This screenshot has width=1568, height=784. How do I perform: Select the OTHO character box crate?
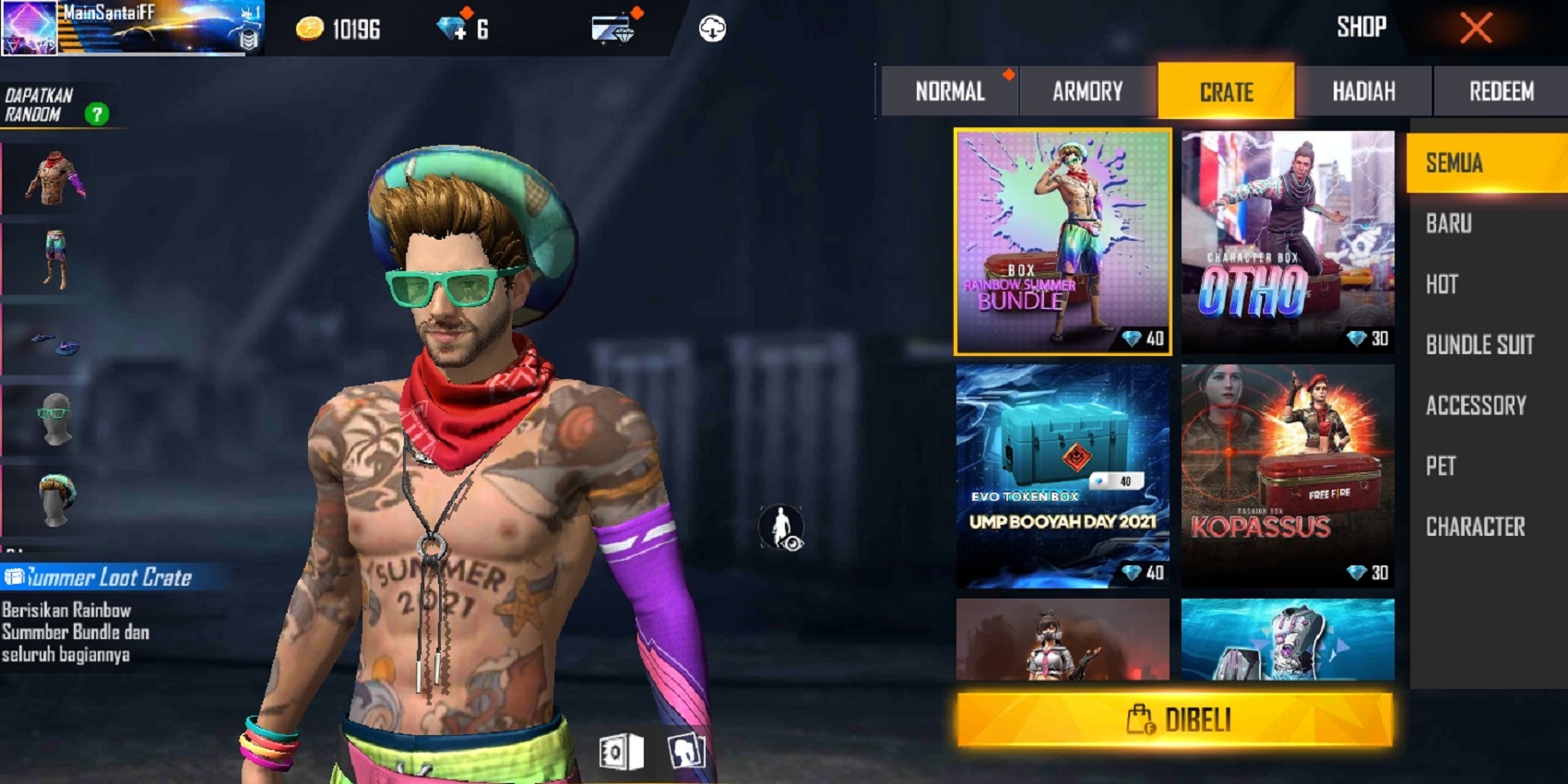coord(1288,242)
